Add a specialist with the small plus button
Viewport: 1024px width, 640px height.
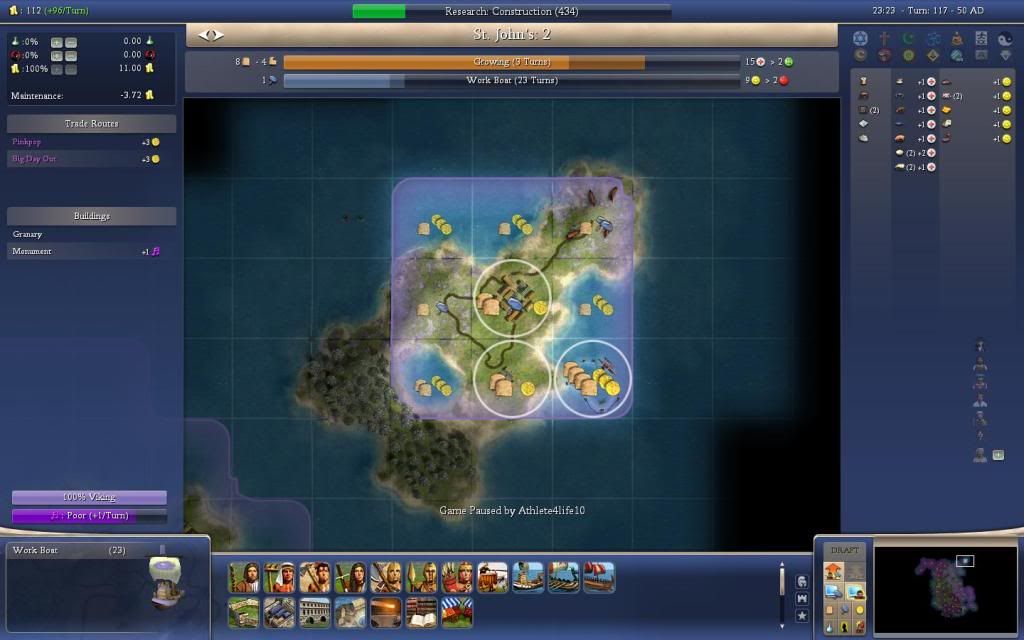point(997,455)
